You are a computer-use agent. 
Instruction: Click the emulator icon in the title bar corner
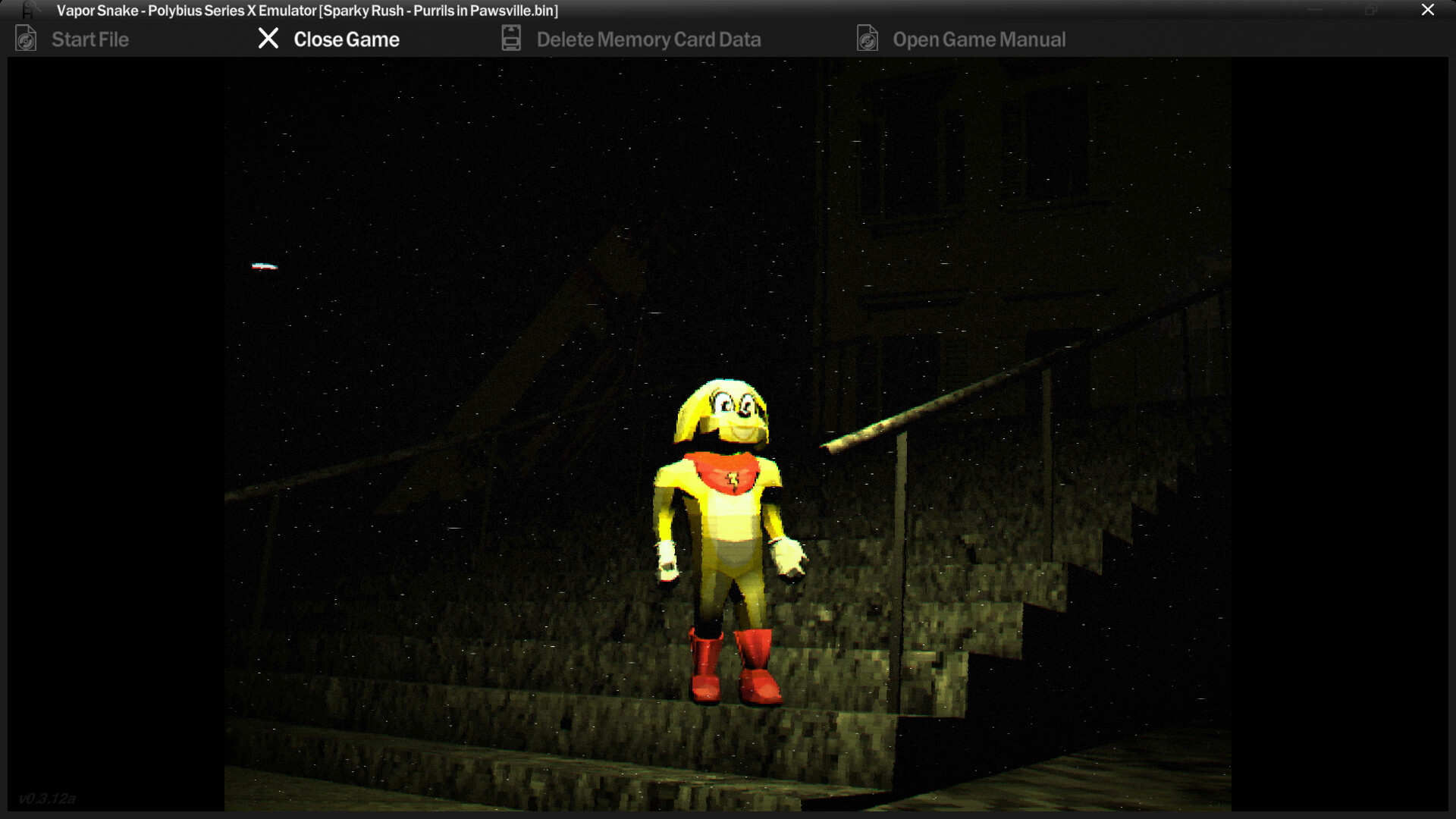click(x=27, y=10)
